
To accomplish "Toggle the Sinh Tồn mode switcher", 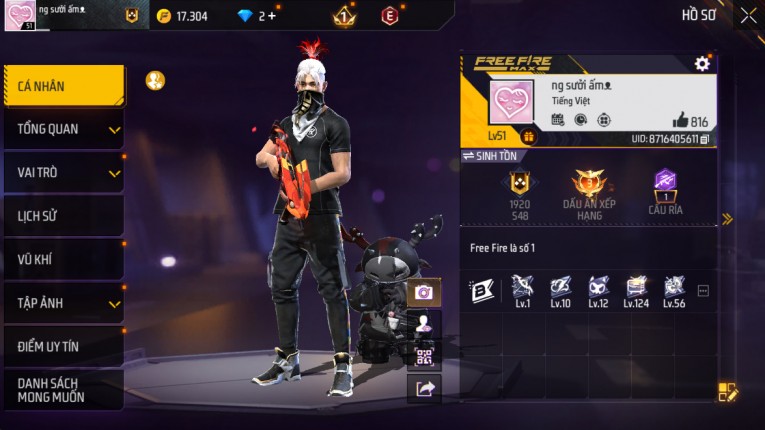I will [490, 157].
